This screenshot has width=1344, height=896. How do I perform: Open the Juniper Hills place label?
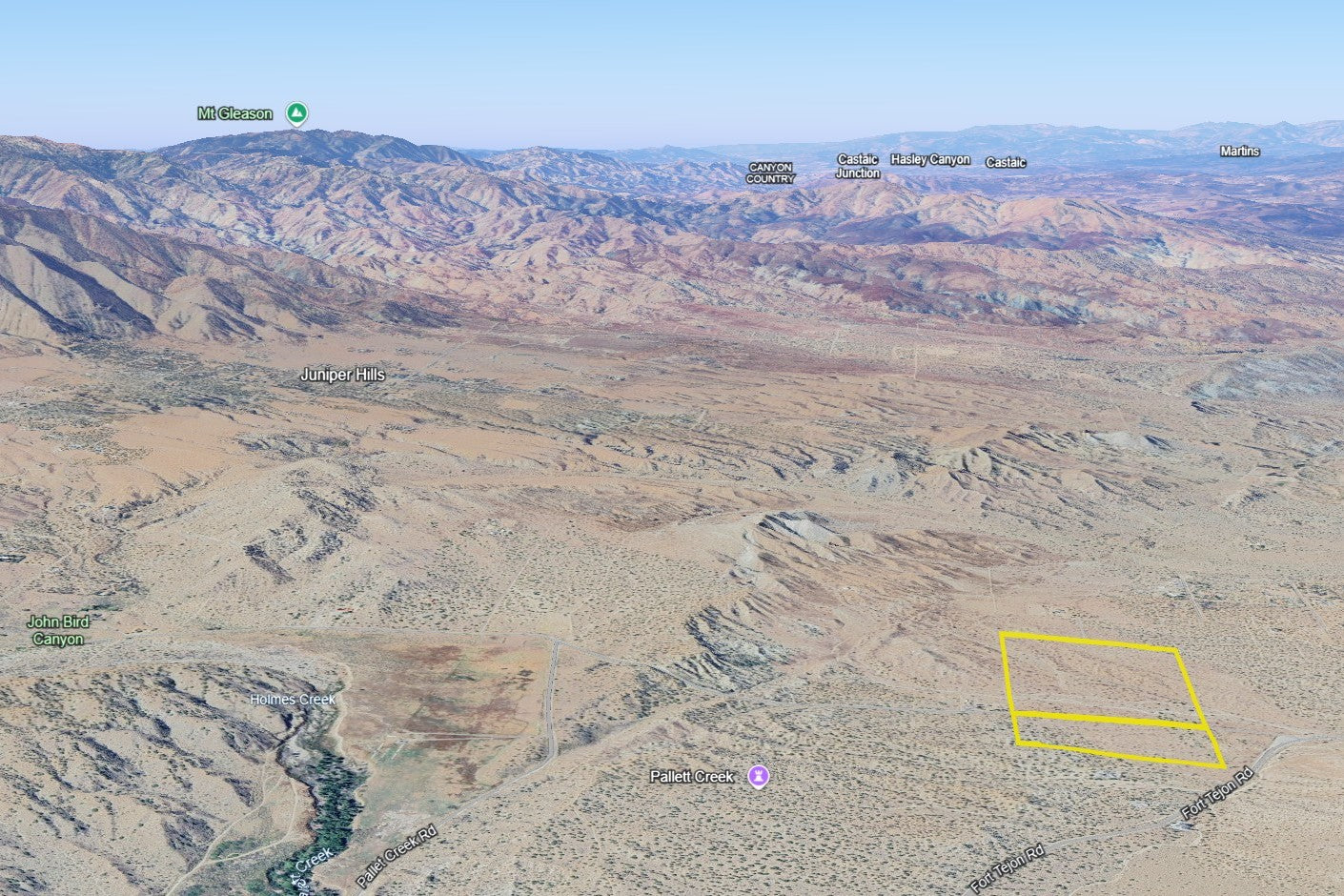coord(342,375)
